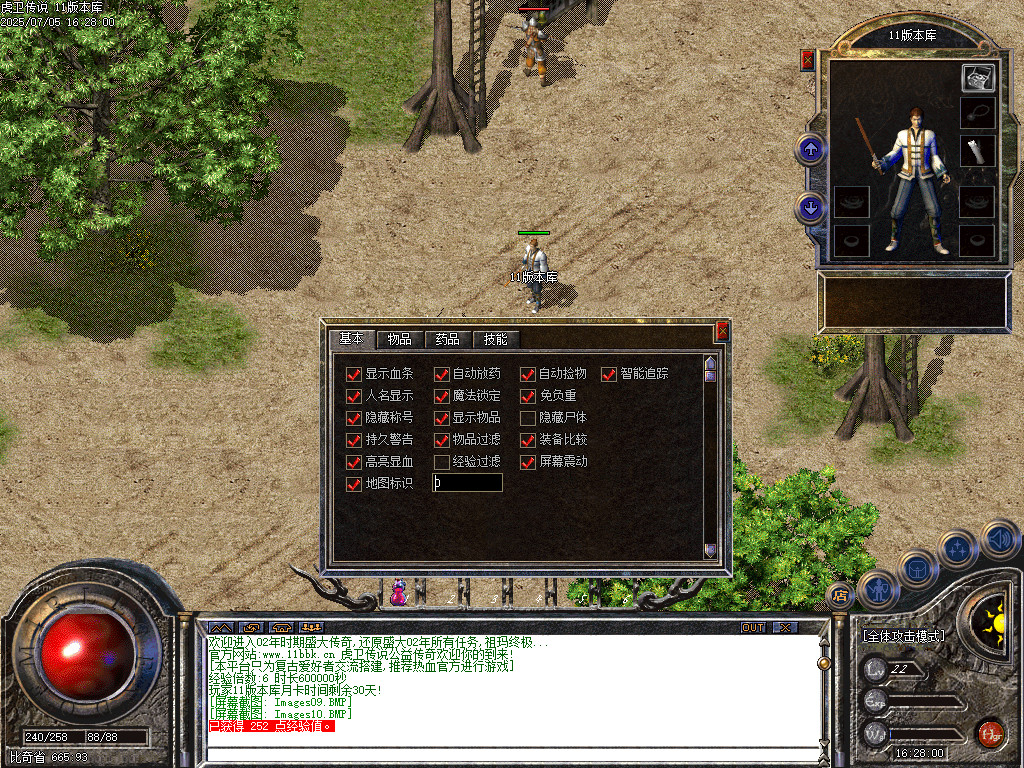Viewport: 1024px width, 768px height.
Task: Click the OUT button above the chat
Action: coord(753,627)
